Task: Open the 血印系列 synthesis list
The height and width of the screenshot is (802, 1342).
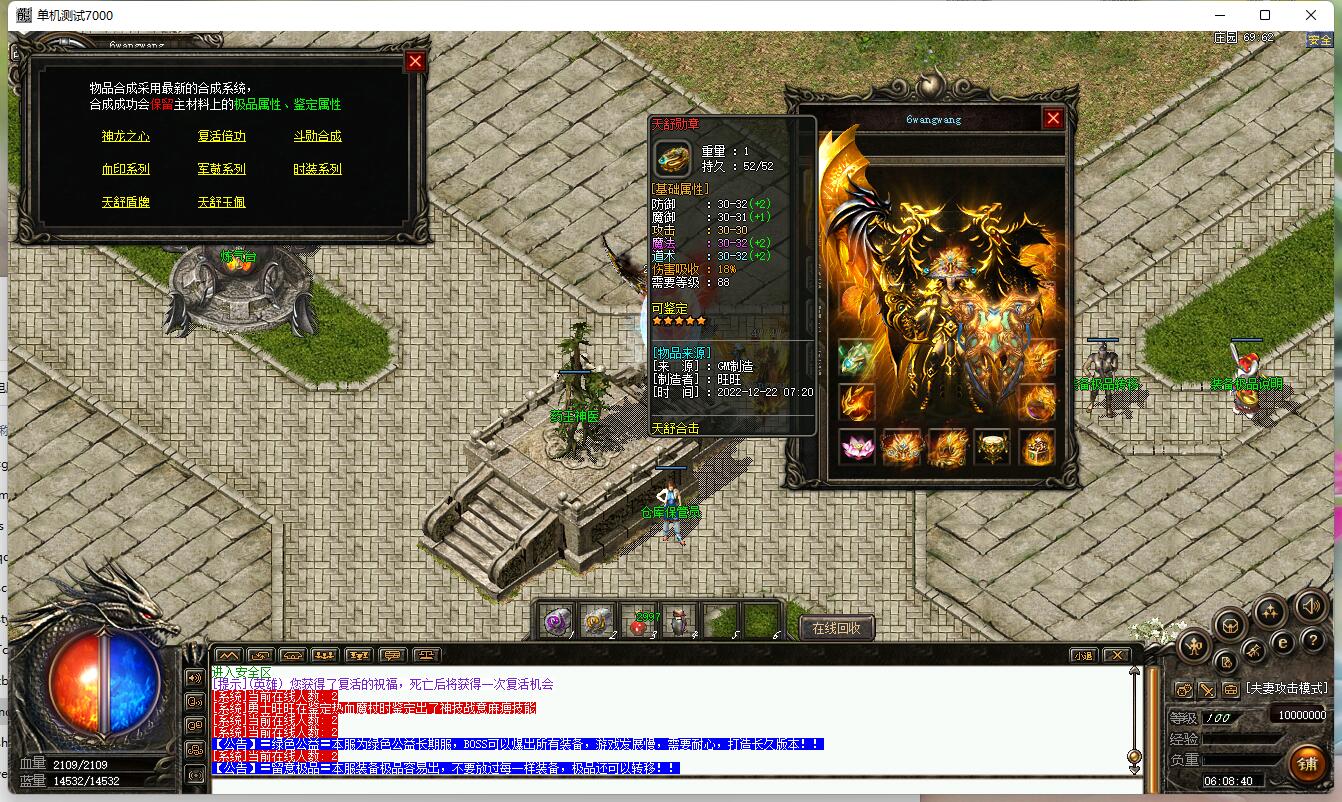Action: tap(125, 169)
